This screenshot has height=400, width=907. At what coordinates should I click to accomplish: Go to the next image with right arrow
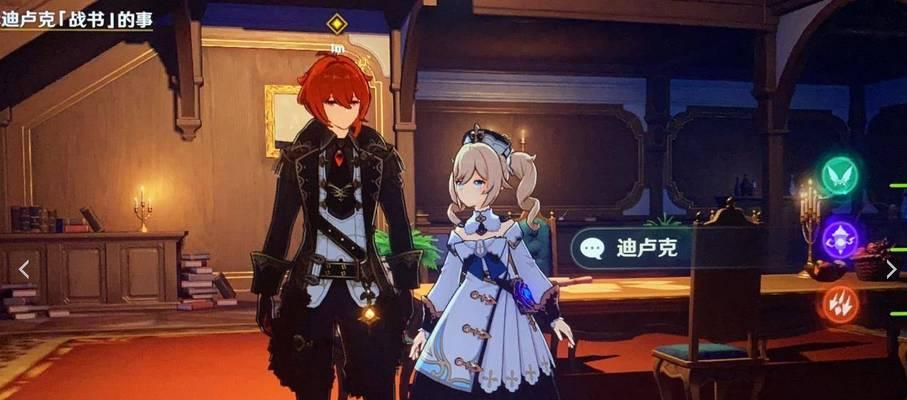[890, 268]
